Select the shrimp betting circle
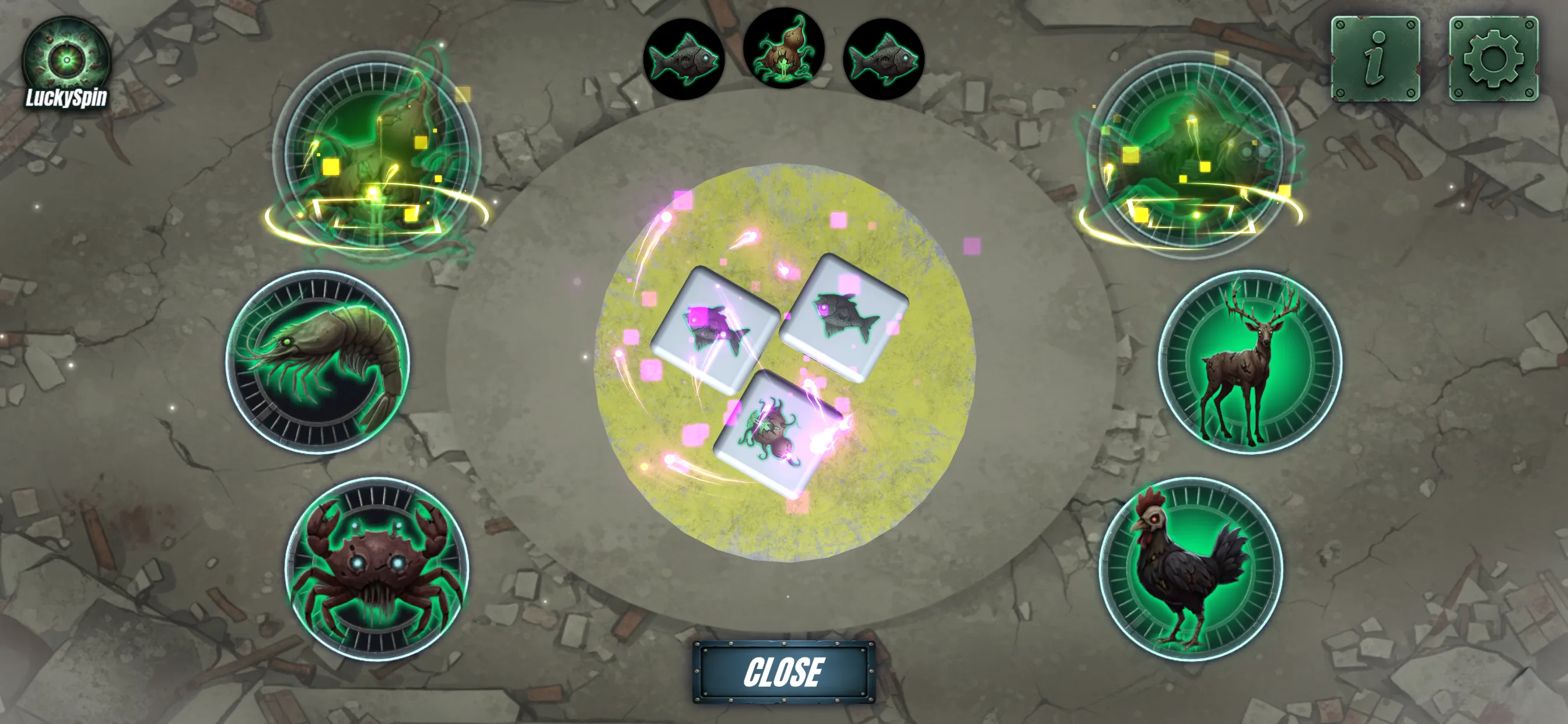The image size is (1568, 724). (x=317, y=362)
